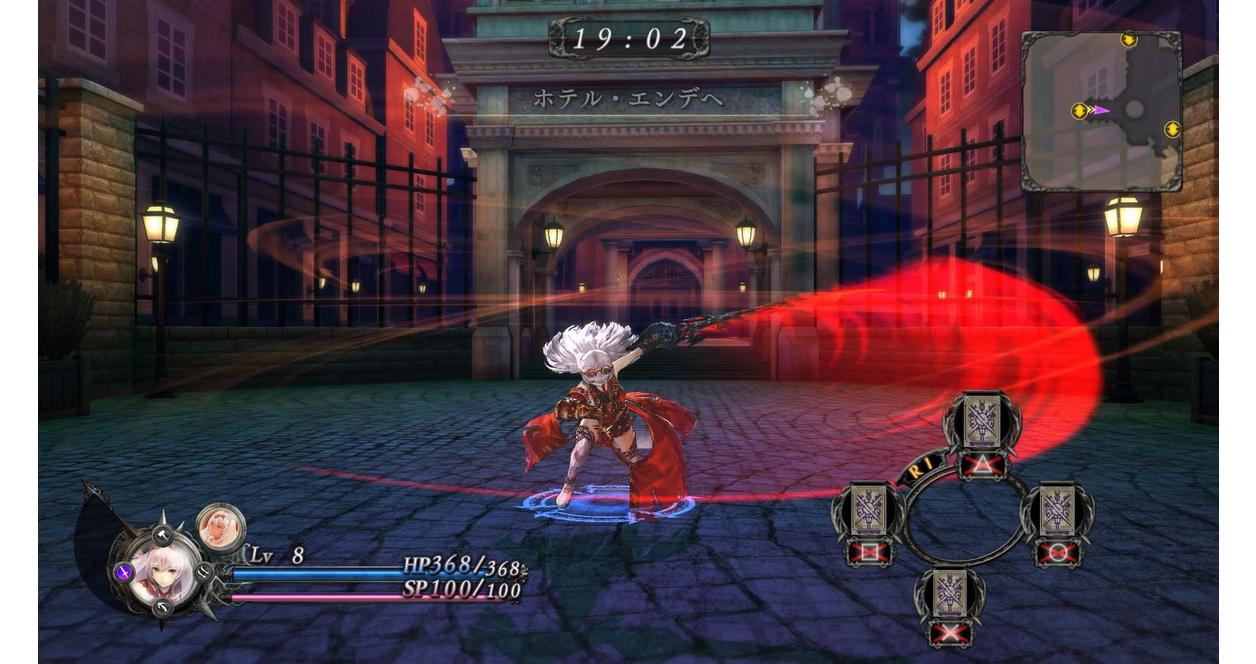
Task: Select the top yellow exit marker on minimap
Action: click(1129, 40)
